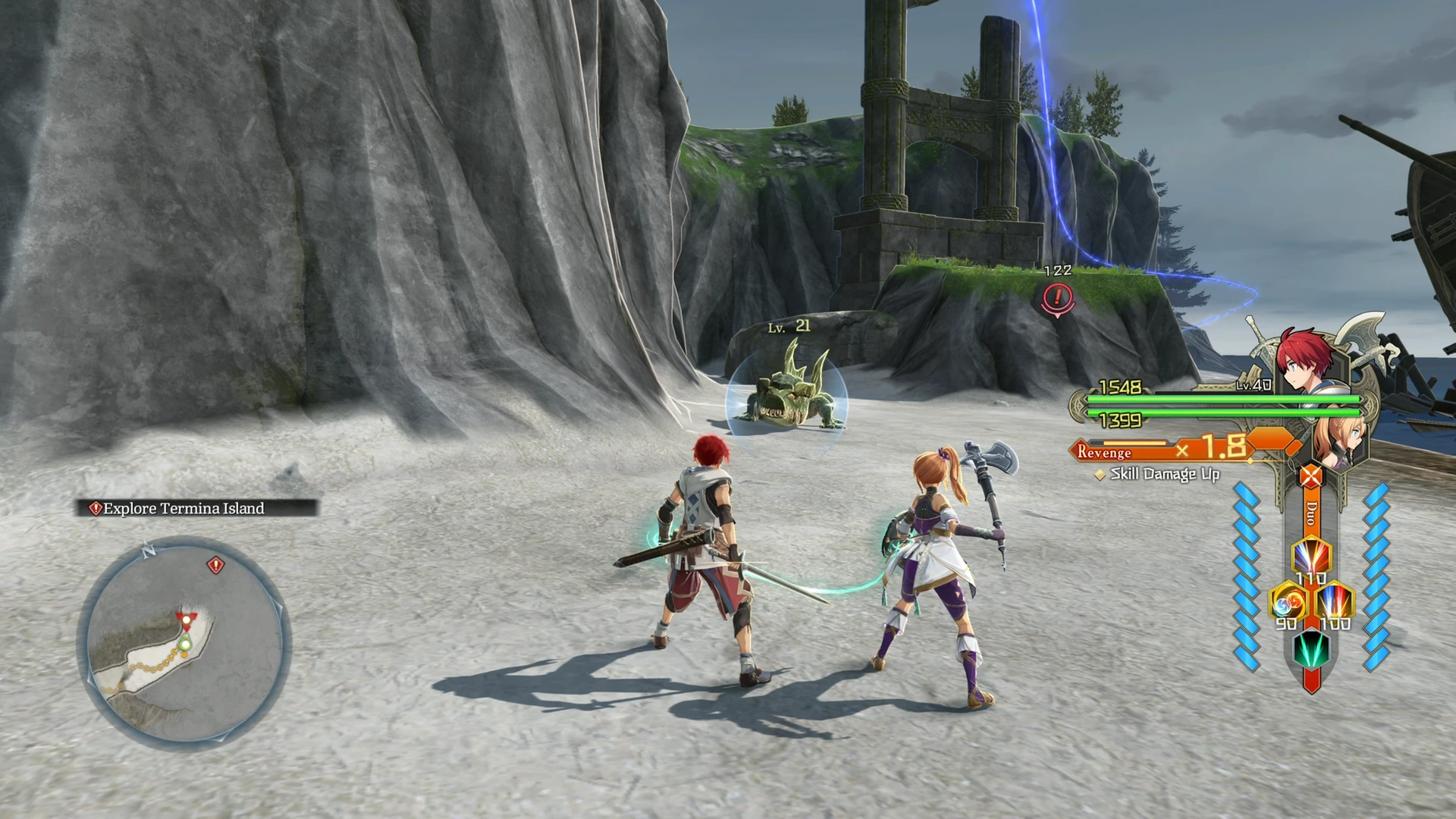Click the crossed-swords Duo mode icon

[1311, 478]
